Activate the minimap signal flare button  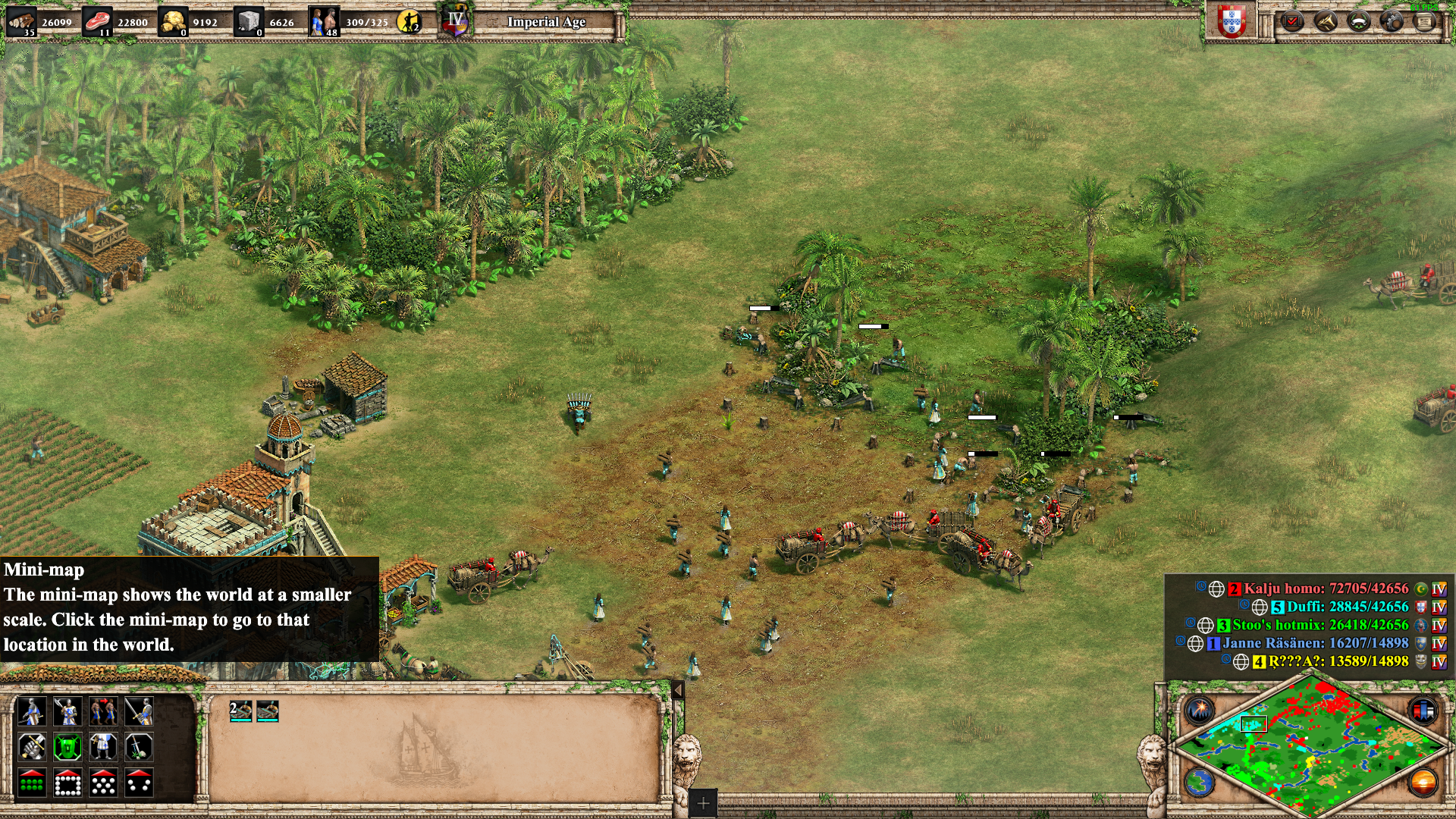(1200, 711)
